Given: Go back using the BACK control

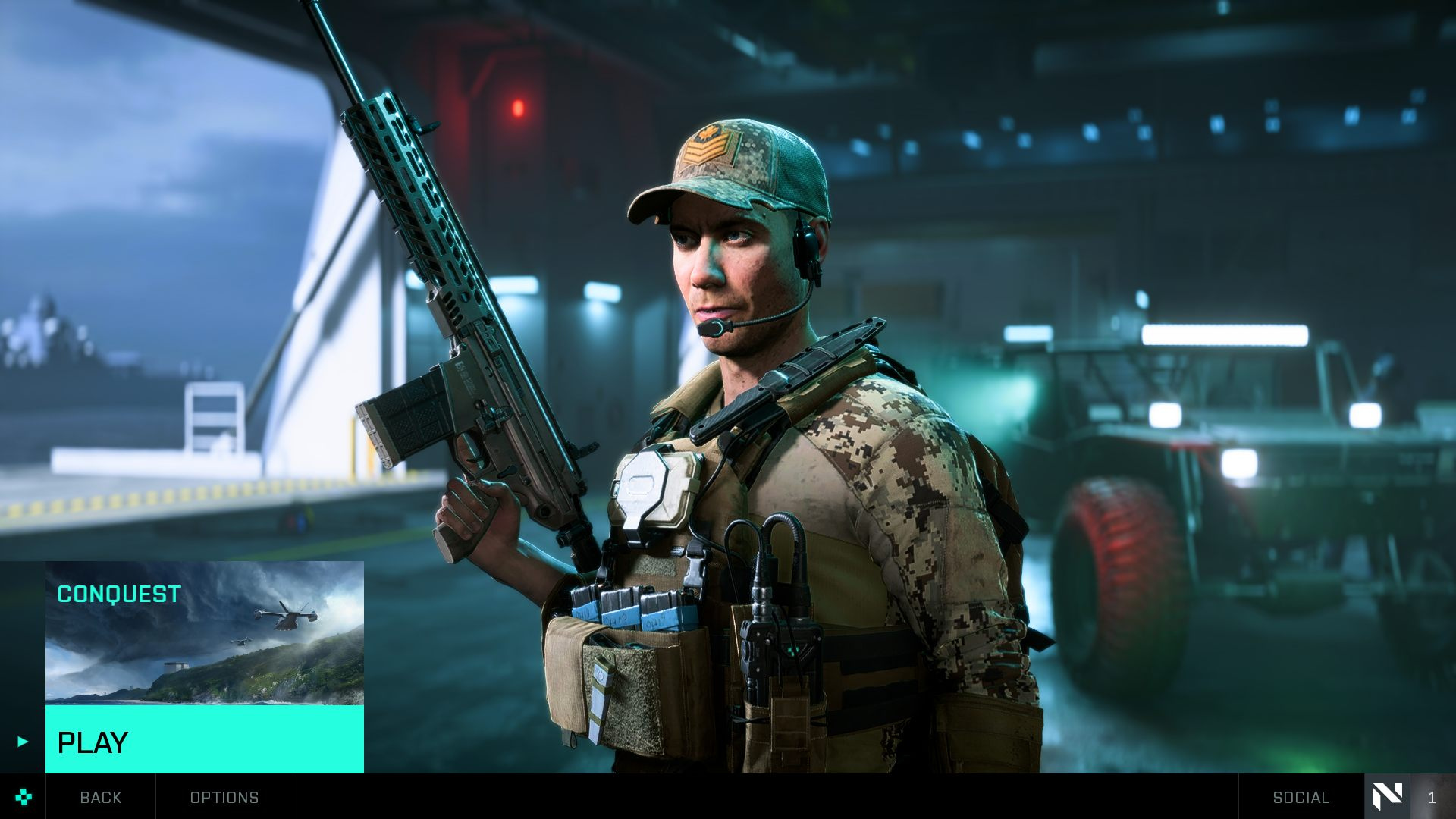Looking at the screenshot, I should click(100, 798).
